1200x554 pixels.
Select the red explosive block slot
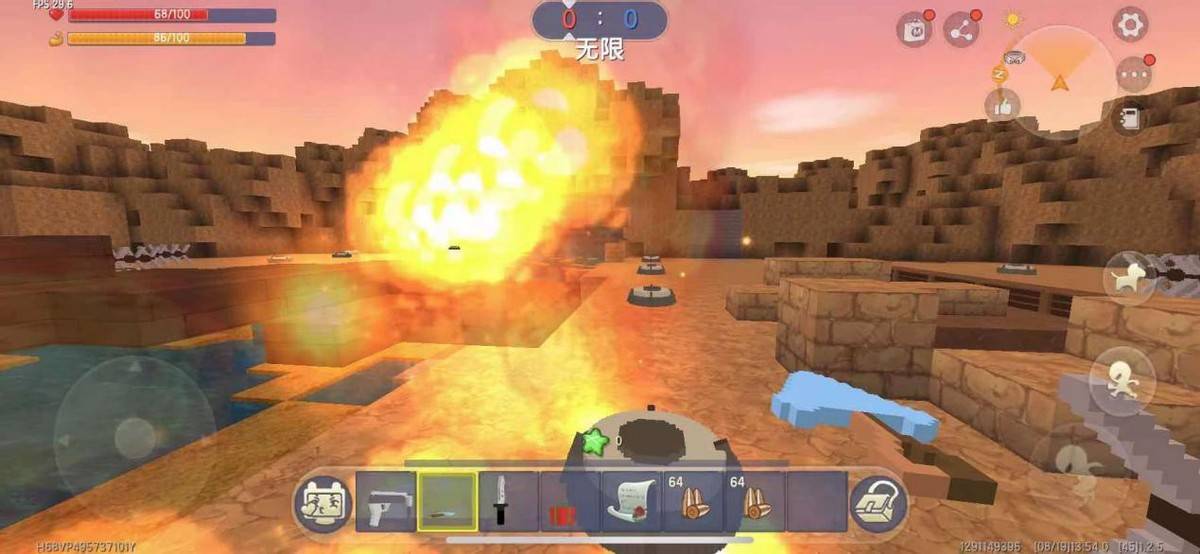570,502
